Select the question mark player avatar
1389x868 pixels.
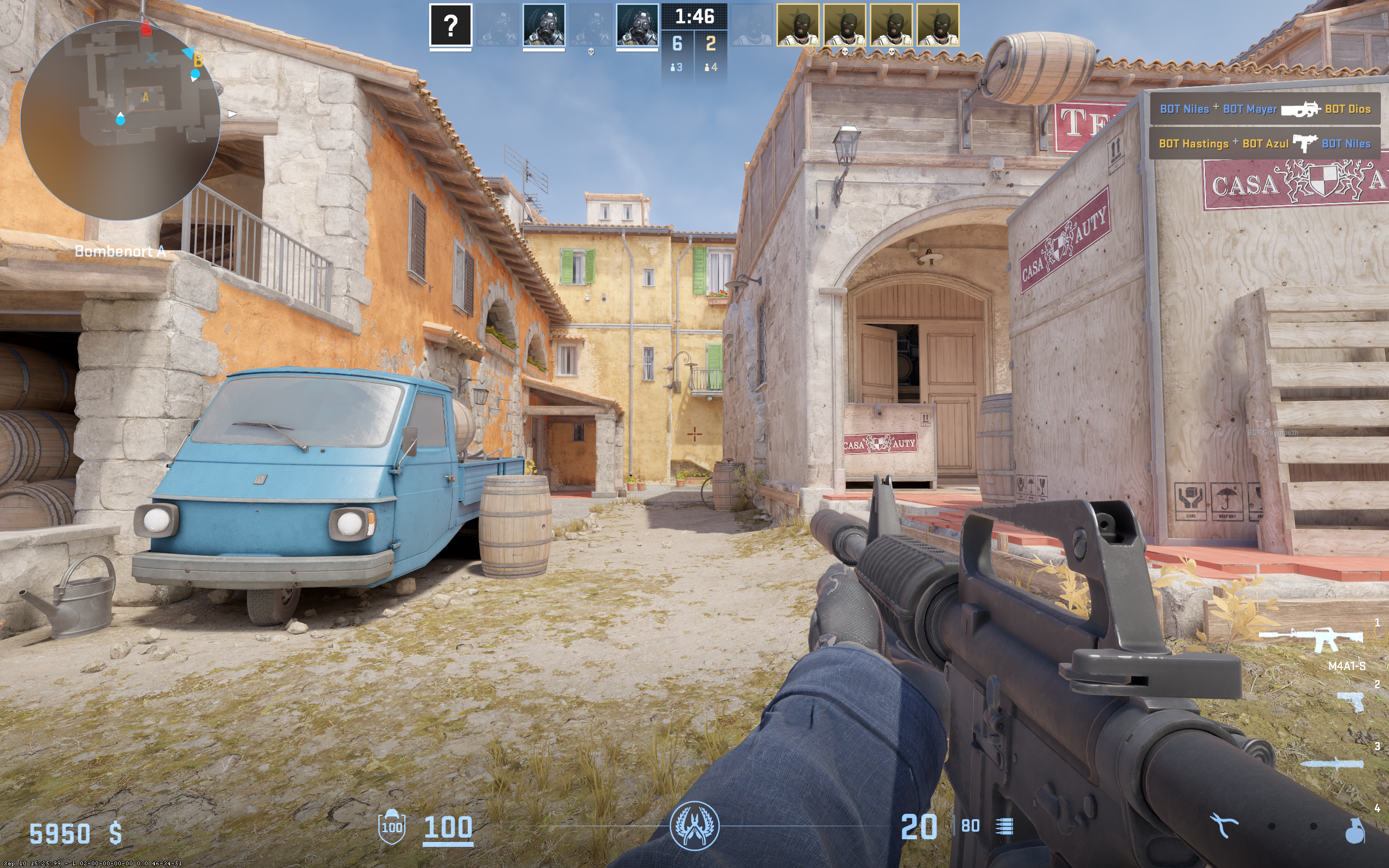click(450, 25)
